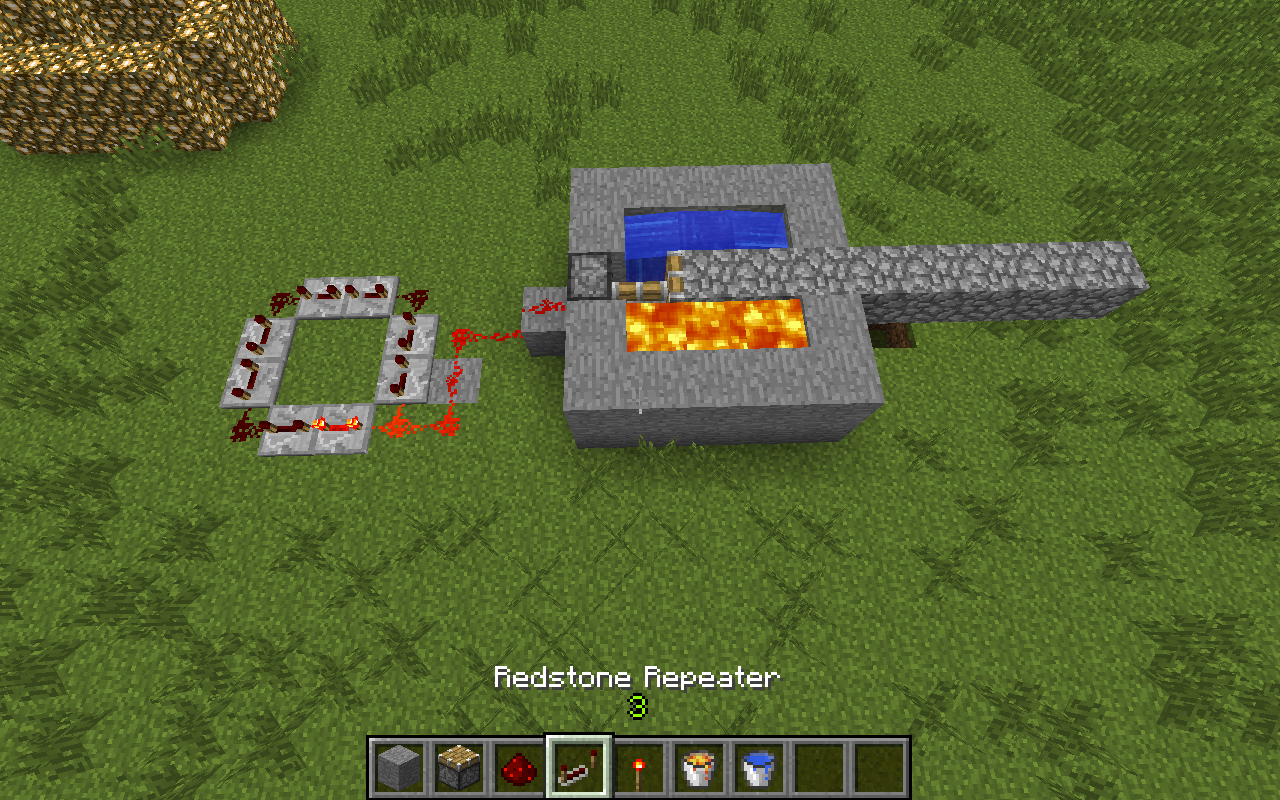This screenshot has height=800, width=1280.
Task: Click the piston block beside the water pool
Action: pyautogui.click(x=590, y=277)
